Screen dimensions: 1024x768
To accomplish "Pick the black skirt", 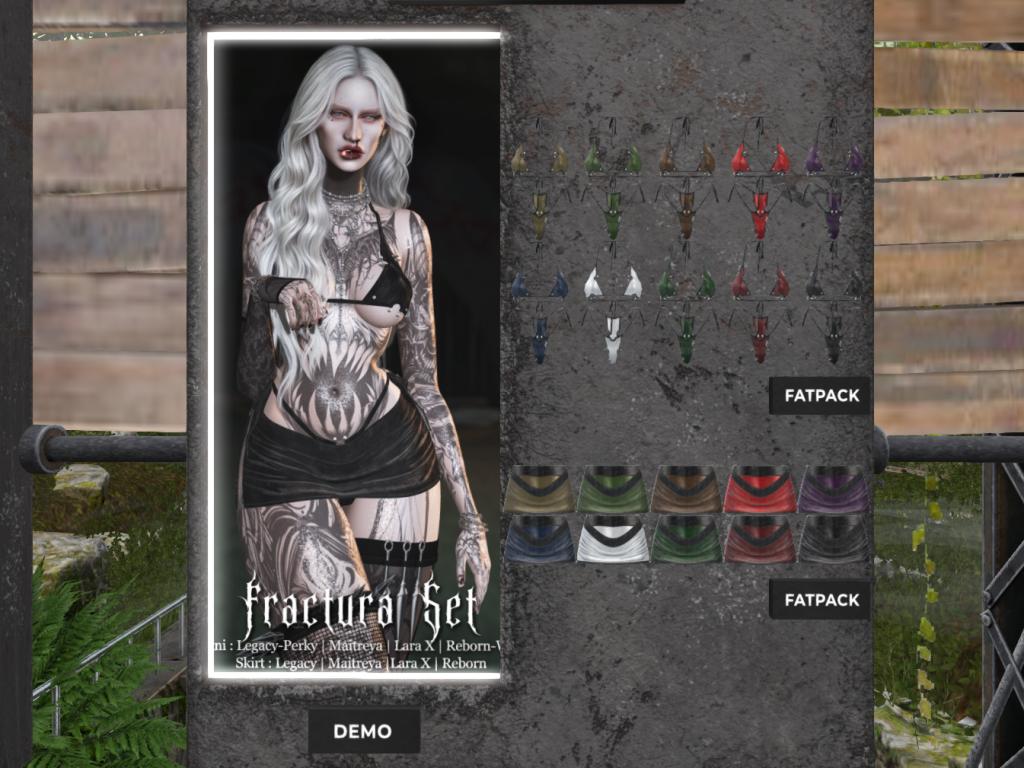I will click(833, 539).
